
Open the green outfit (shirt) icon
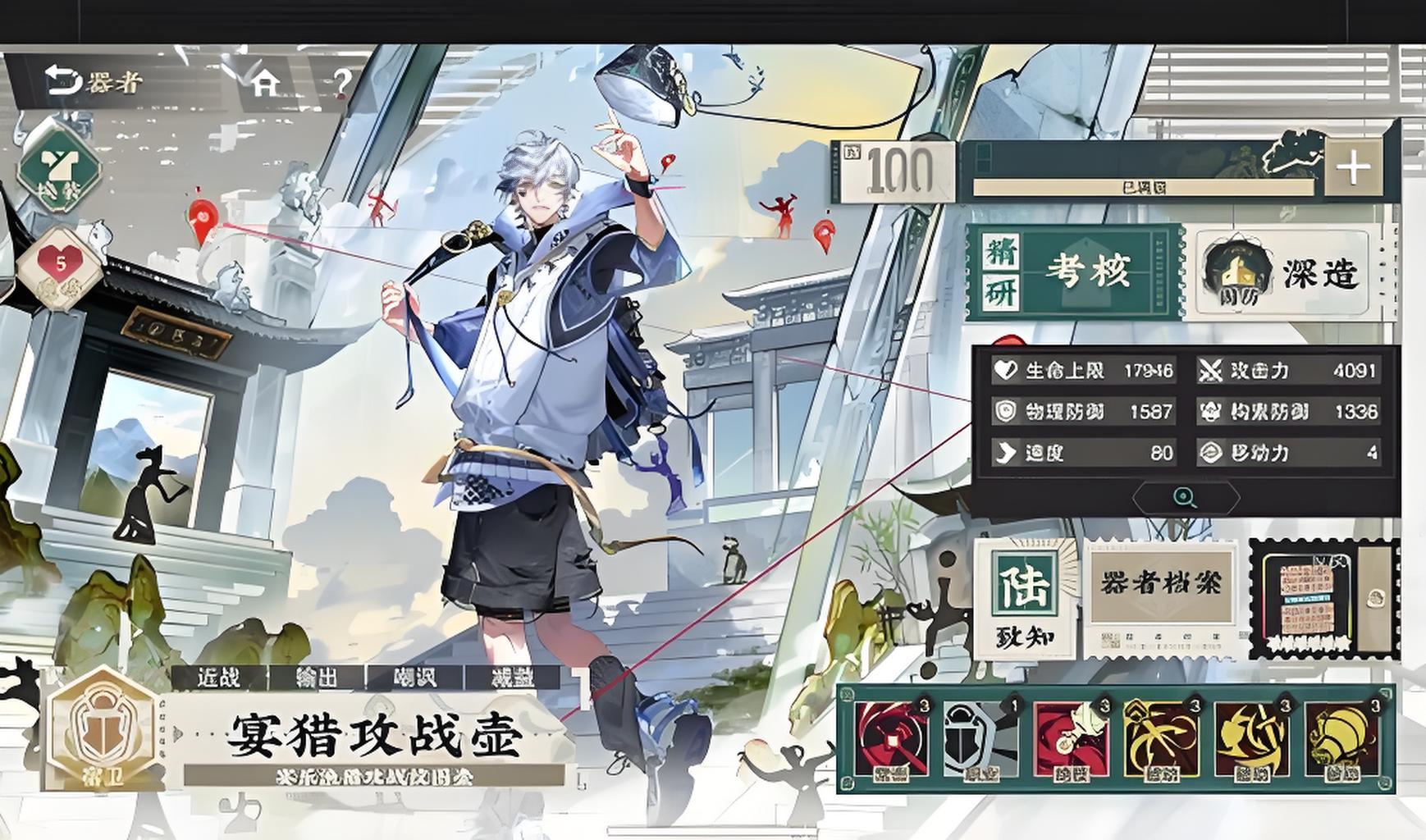[59, 168]
